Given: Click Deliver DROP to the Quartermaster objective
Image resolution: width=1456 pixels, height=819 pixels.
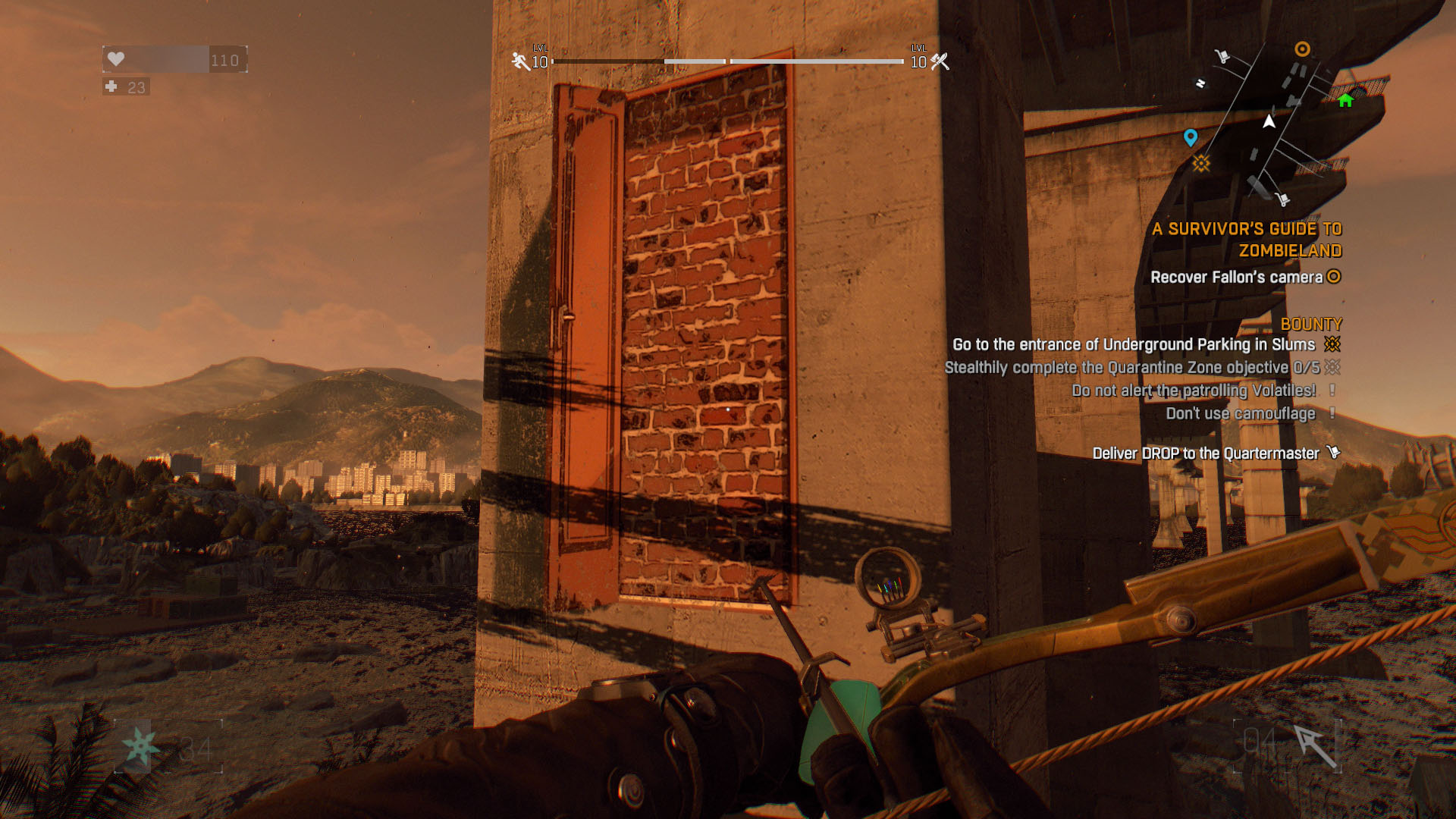Looking at the screenshot, I should click(1206, 453).
